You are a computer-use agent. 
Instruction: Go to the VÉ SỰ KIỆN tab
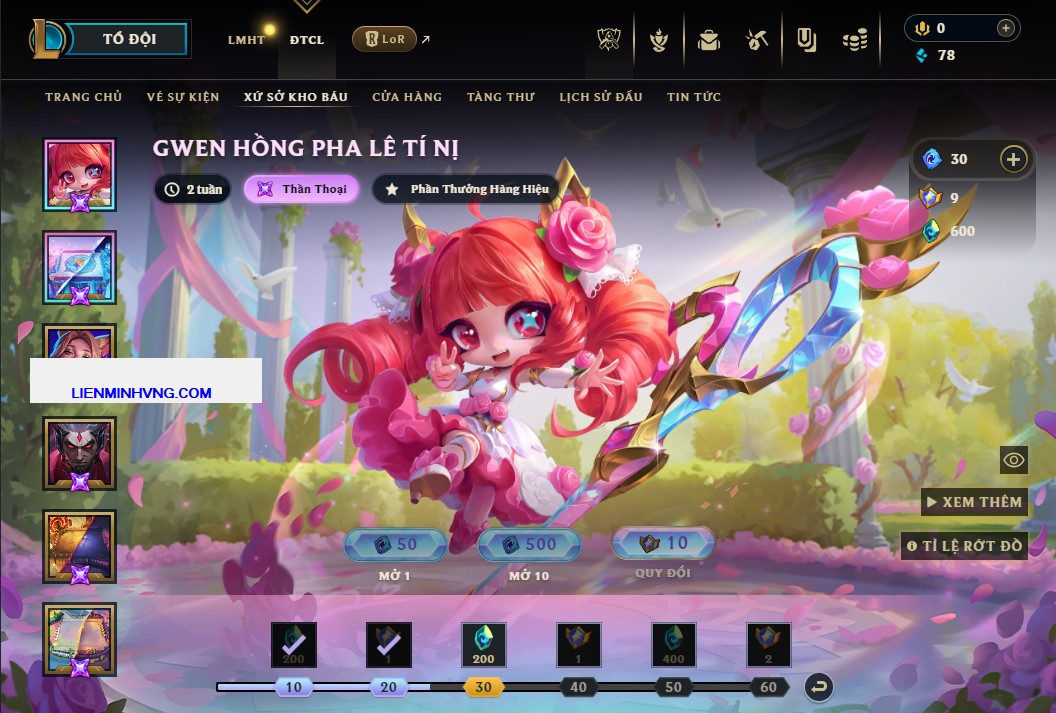click(x=182, y=97)
